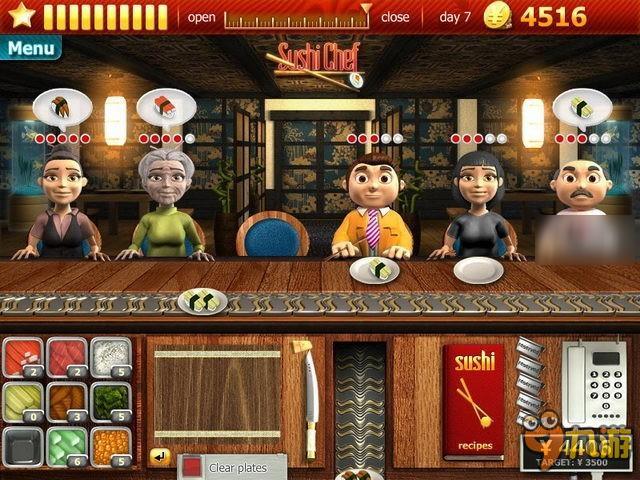This screenshot has width=640, height=480.
Task: Open the sushi recipes book
Action: 473,400
